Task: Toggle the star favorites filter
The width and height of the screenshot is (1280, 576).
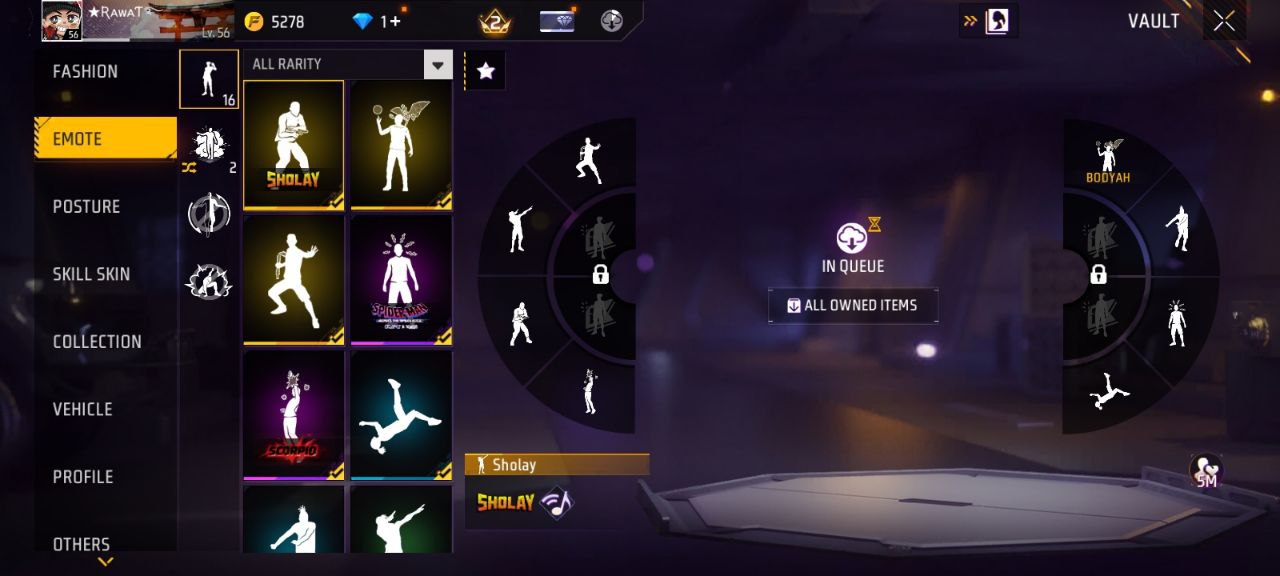Action: click(485, 71)
